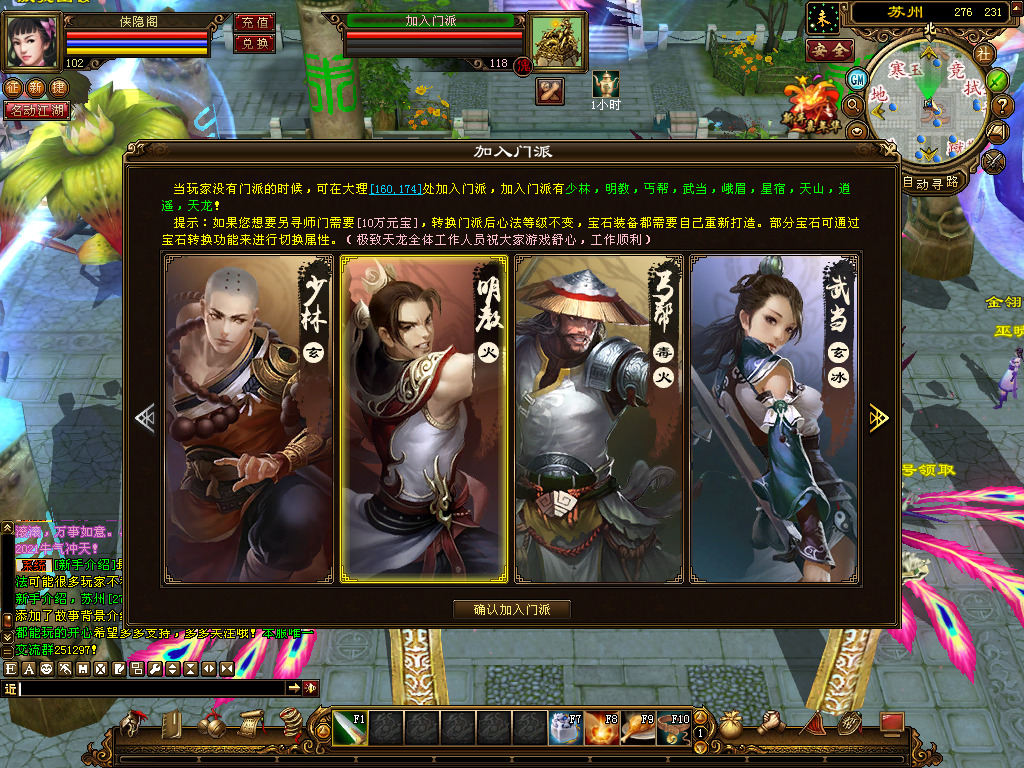Choose the Mingjiao (明教) sect card
Image resolution: width=1024 pixels, height=768 pixels.
click(x=424, y=419)
